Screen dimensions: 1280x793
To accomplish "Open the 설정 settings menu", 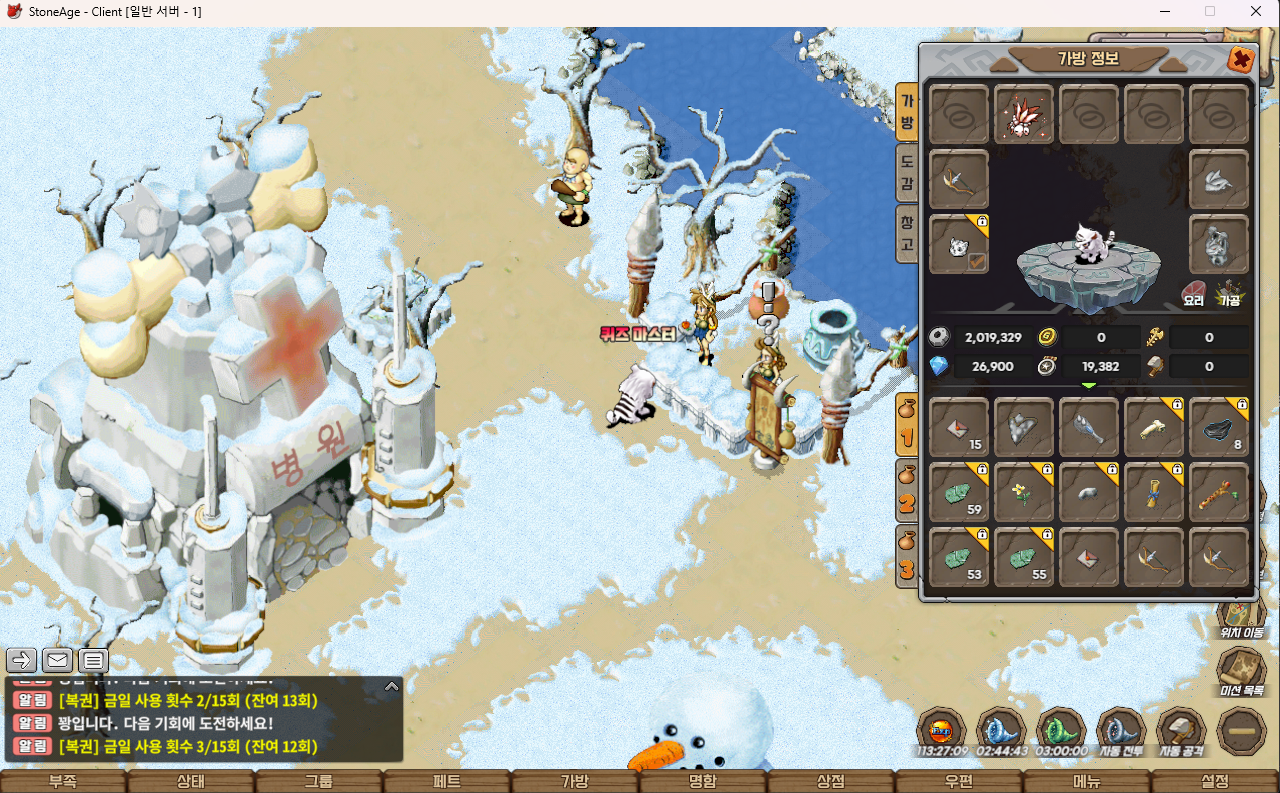I will coord(1214,781).
